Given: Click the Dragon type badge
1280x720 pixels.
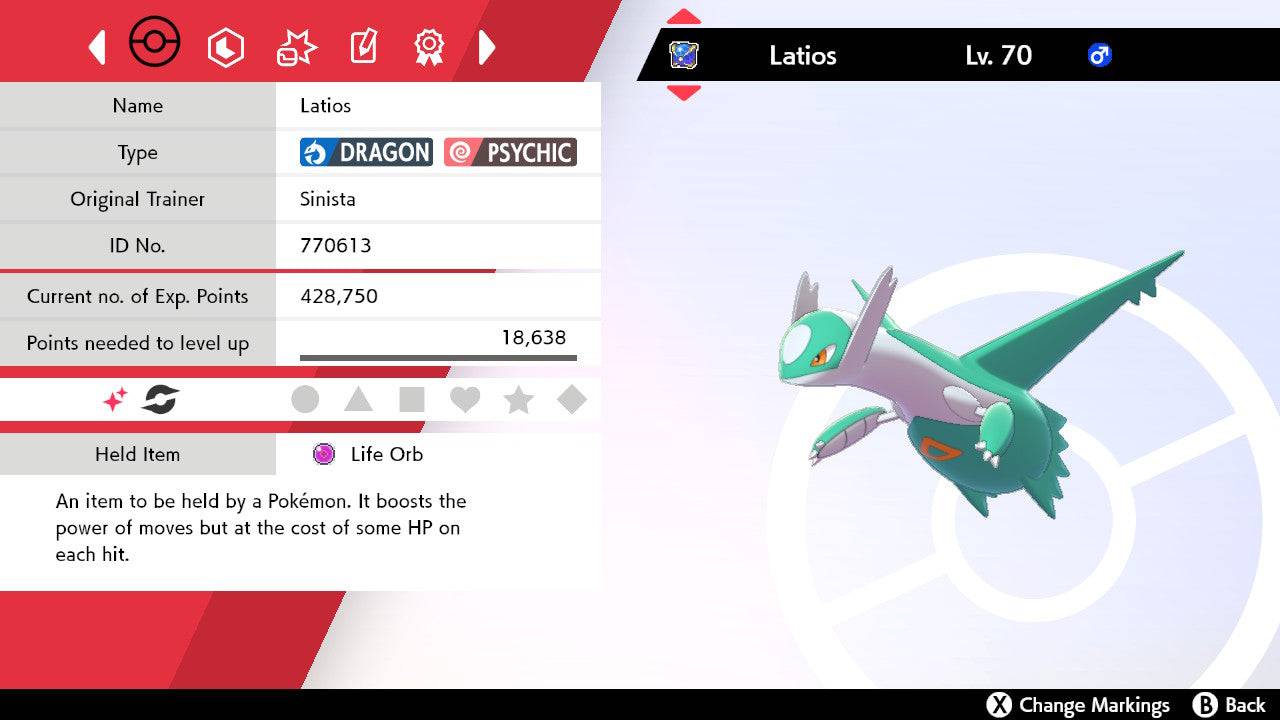Looking at the screenshot, I should (366, 152).
